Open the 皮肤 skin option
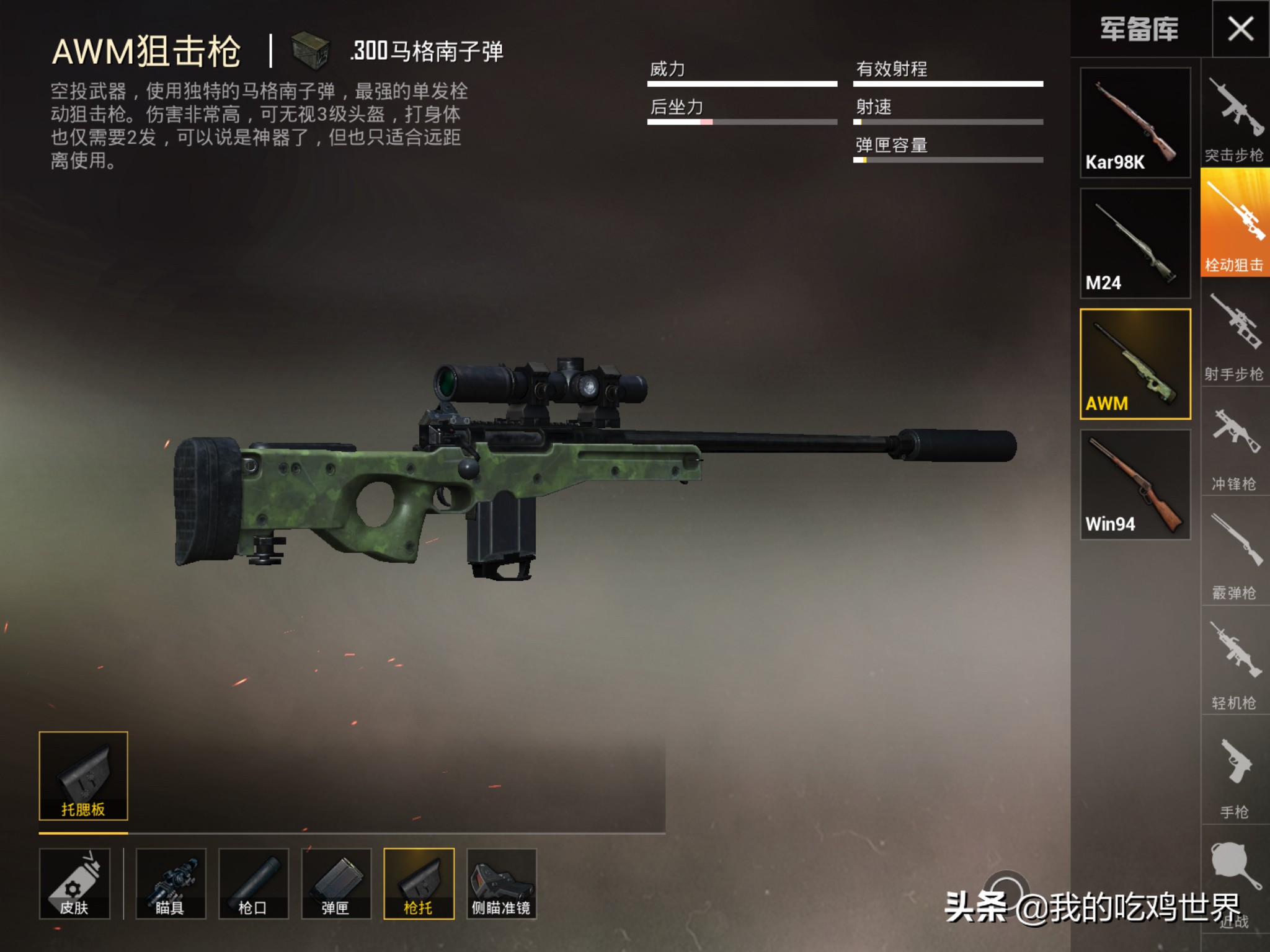 74,883
